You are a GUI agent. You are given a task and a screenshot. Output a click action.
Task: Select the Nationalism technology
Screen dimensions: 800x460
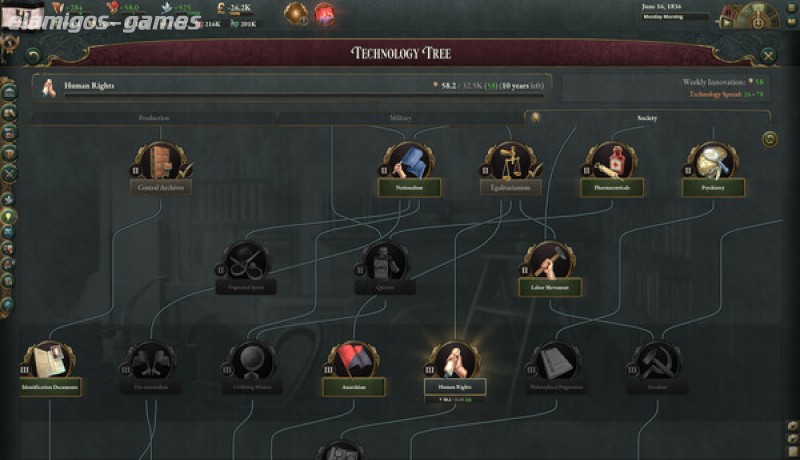[408, 164]
